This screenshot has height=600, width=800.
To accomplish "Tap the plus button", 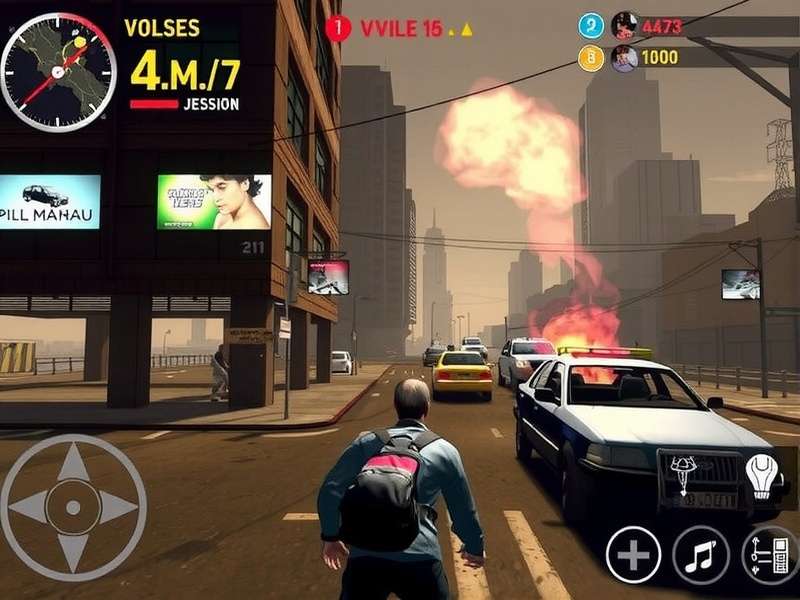I will [633, 554].
